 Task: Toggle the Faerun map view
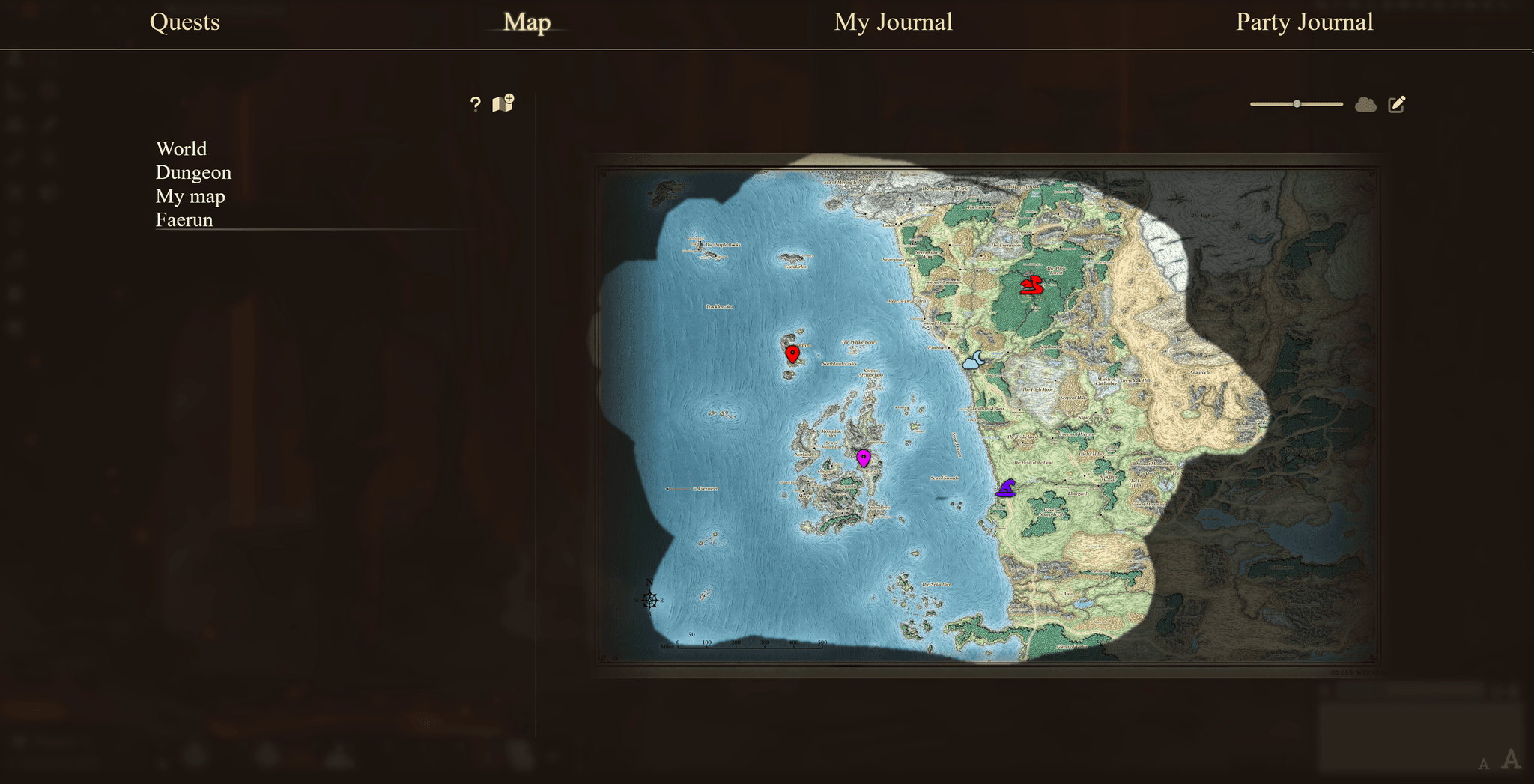coord(184,220)
